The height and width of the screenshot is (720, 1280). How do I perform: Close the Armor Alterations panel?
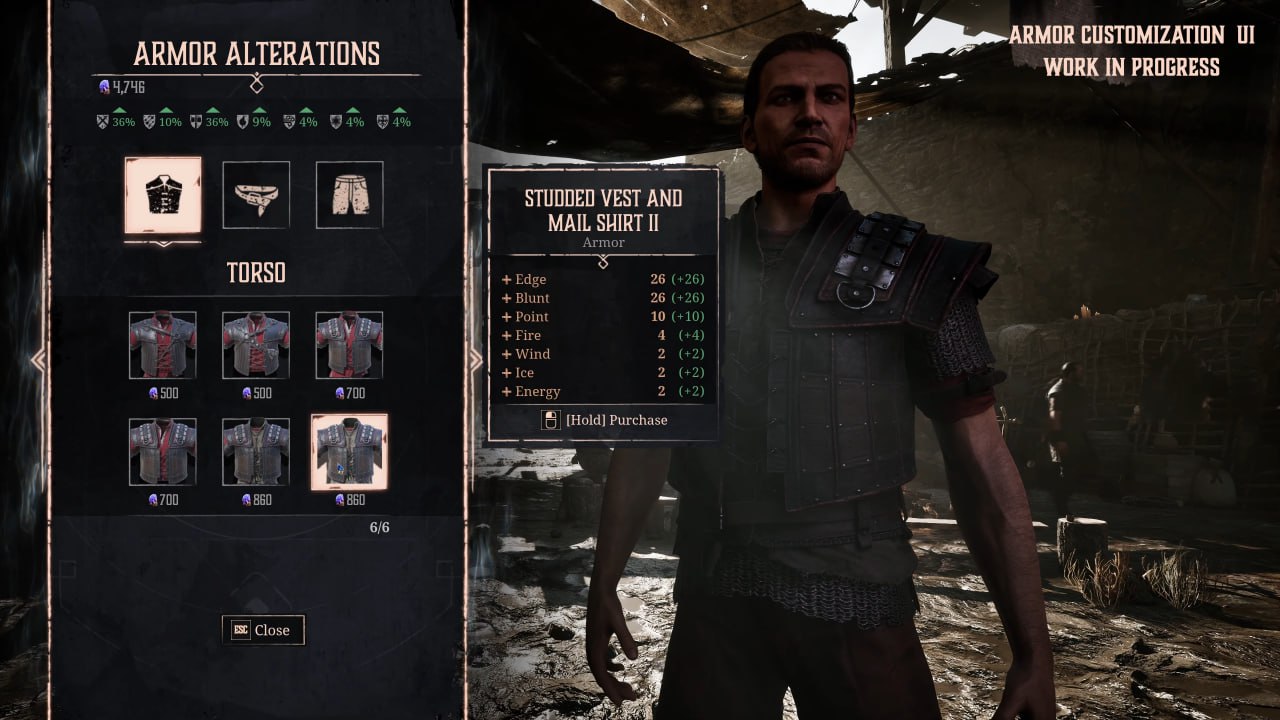coord(263,630)
